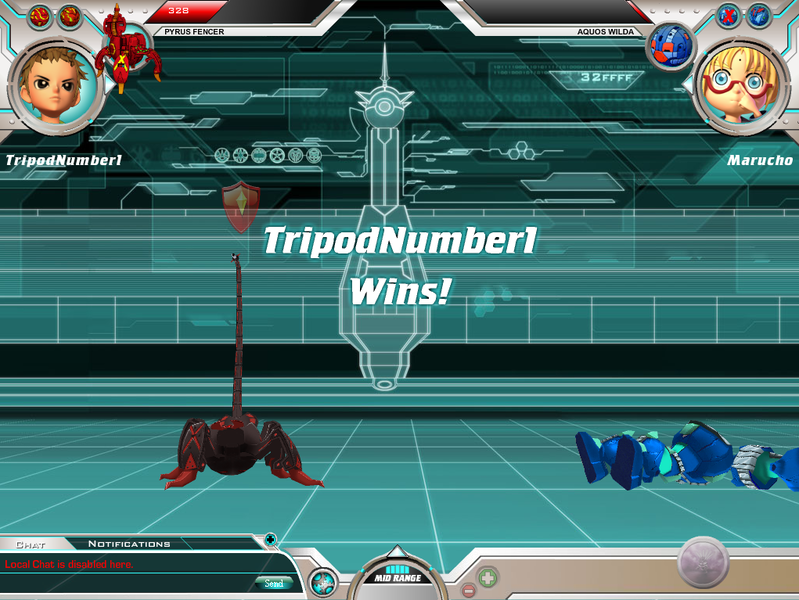Switch to the Chat tab
Screen dimensions: 799x600
[x=31, y=544]
